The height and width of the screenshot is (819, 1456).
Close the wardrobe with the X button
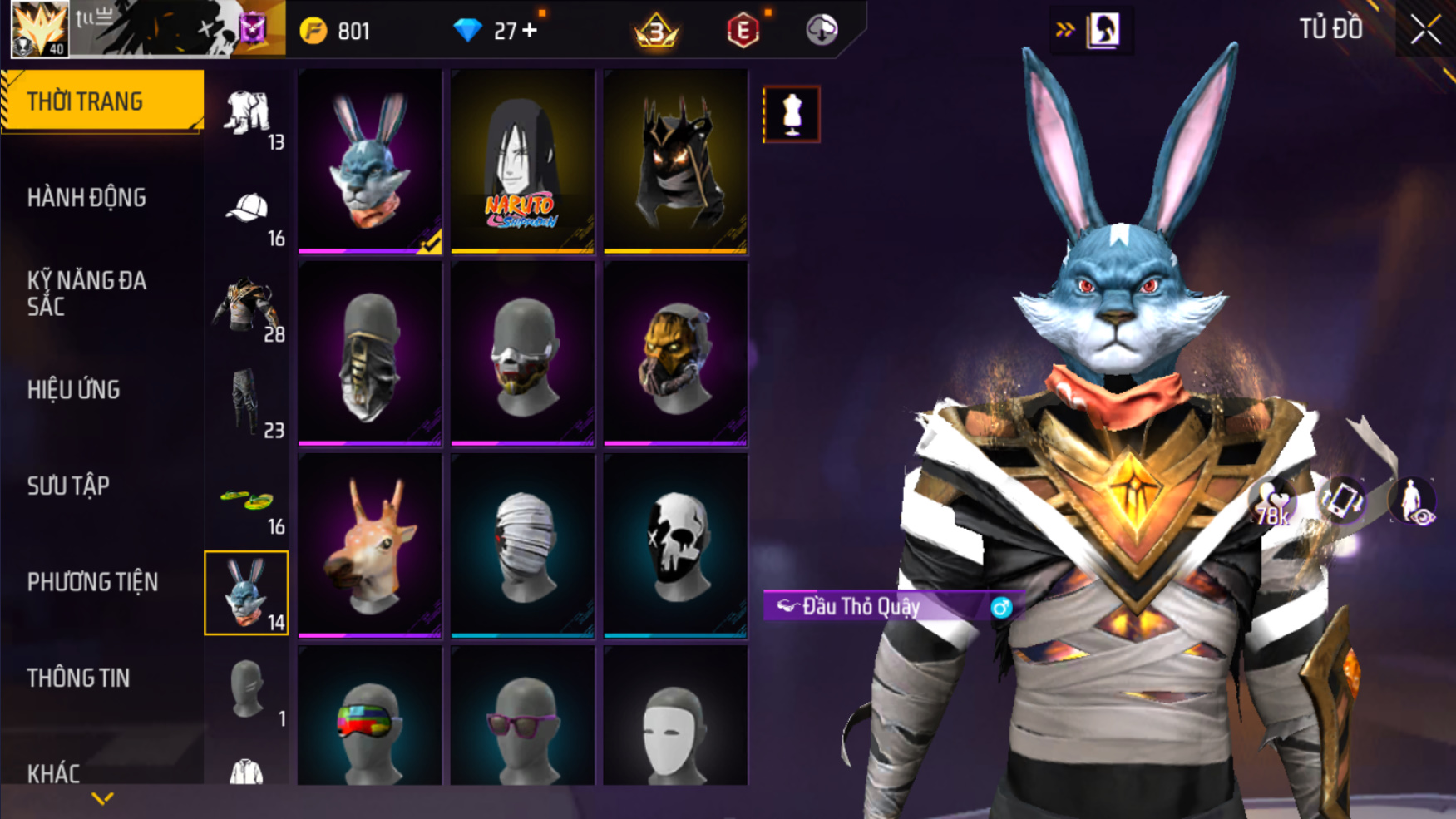click(x=1425, y=30)
